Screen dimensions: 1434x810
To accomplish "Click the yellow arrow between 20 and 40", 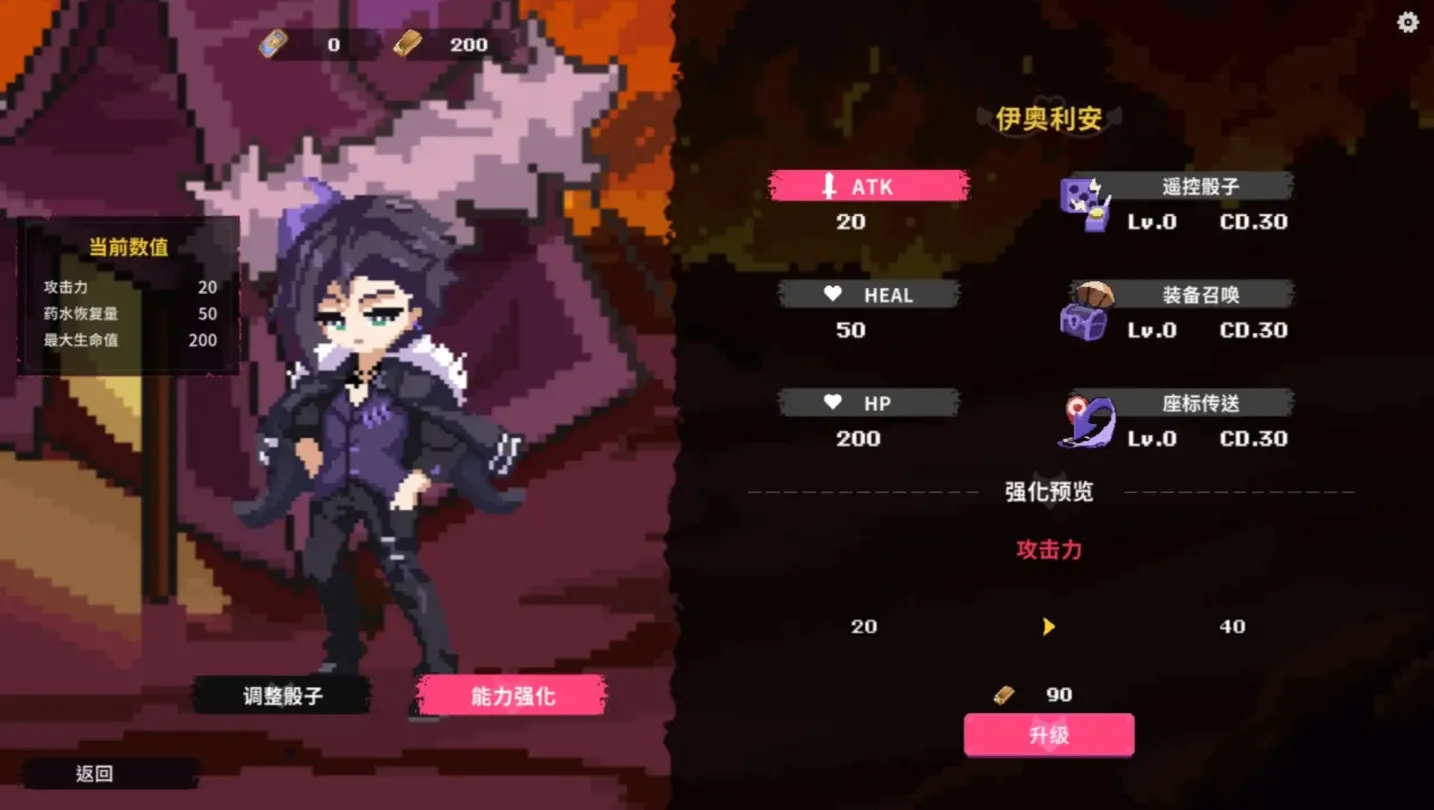I will (1048, 626).
